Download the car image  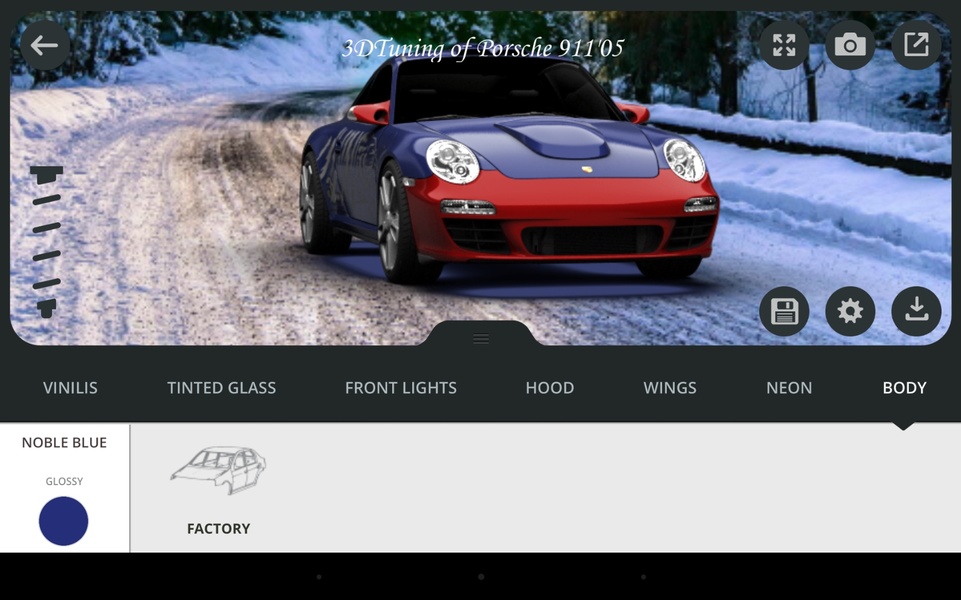(916, 312)
